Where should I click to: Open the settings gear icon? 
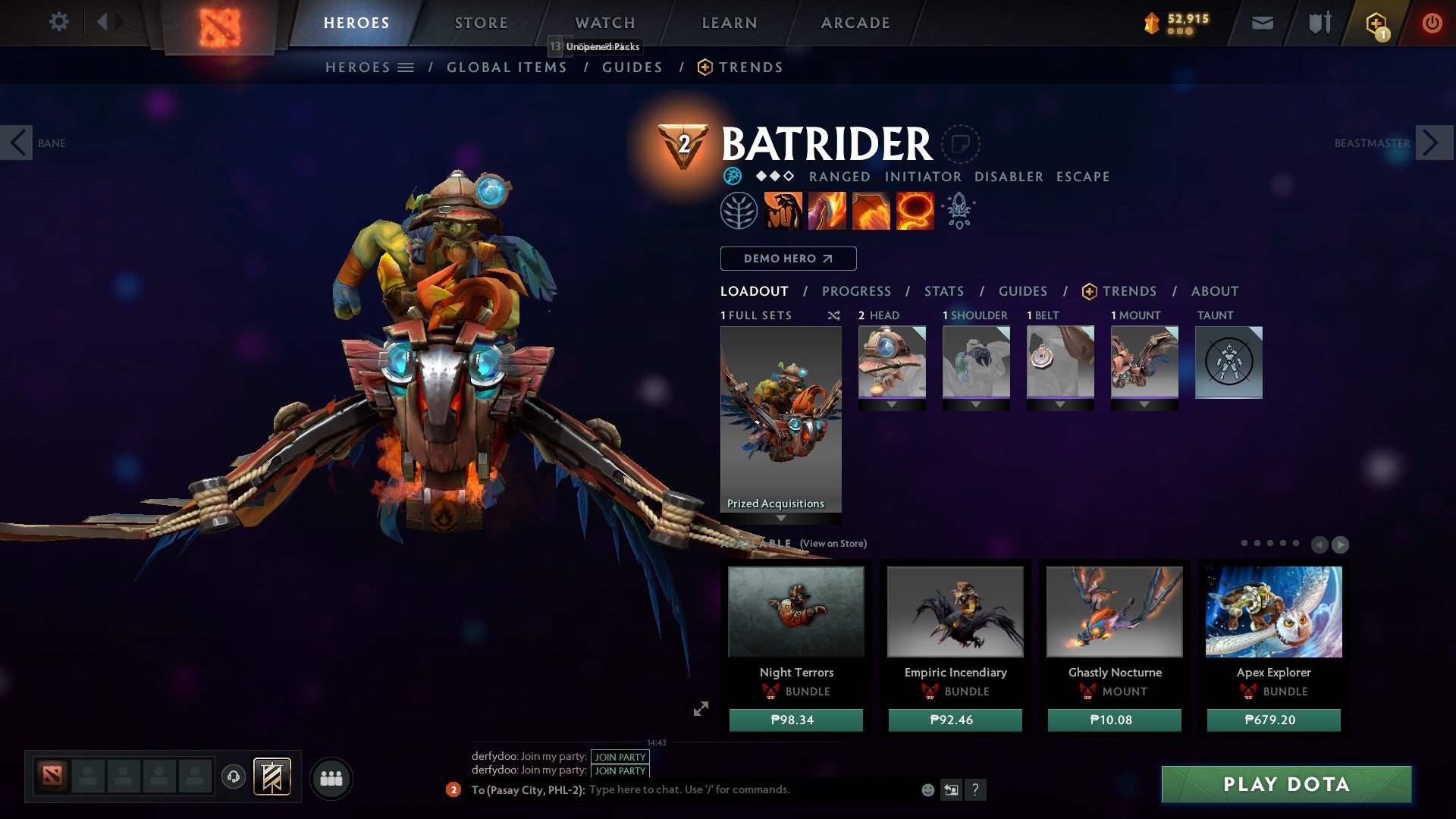pyautogui.click(x=58, y=22)
